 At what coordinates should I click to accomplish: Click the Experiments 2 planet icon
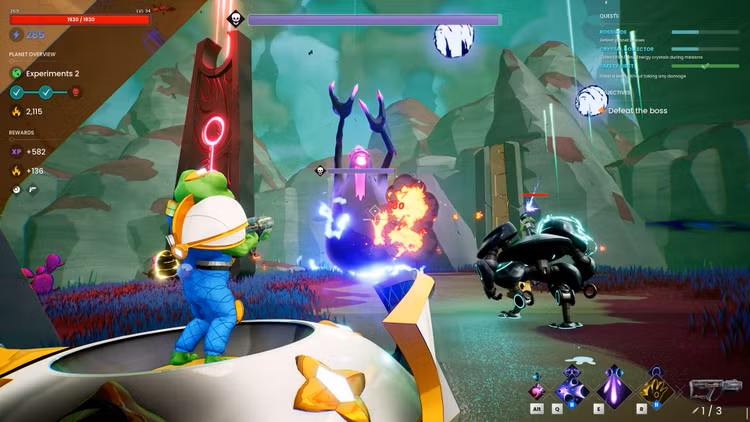pyautogui.click(x=17, y=73)
